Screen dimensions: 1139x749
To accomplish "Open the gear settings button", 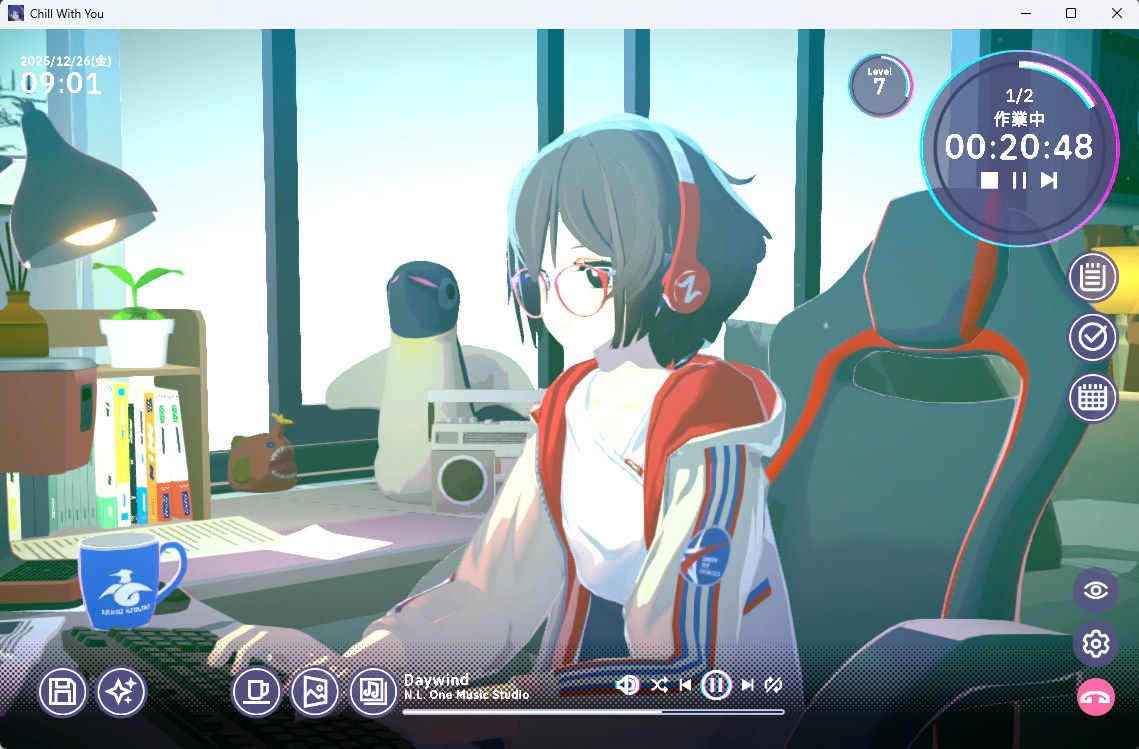I will click(1095, 643).
